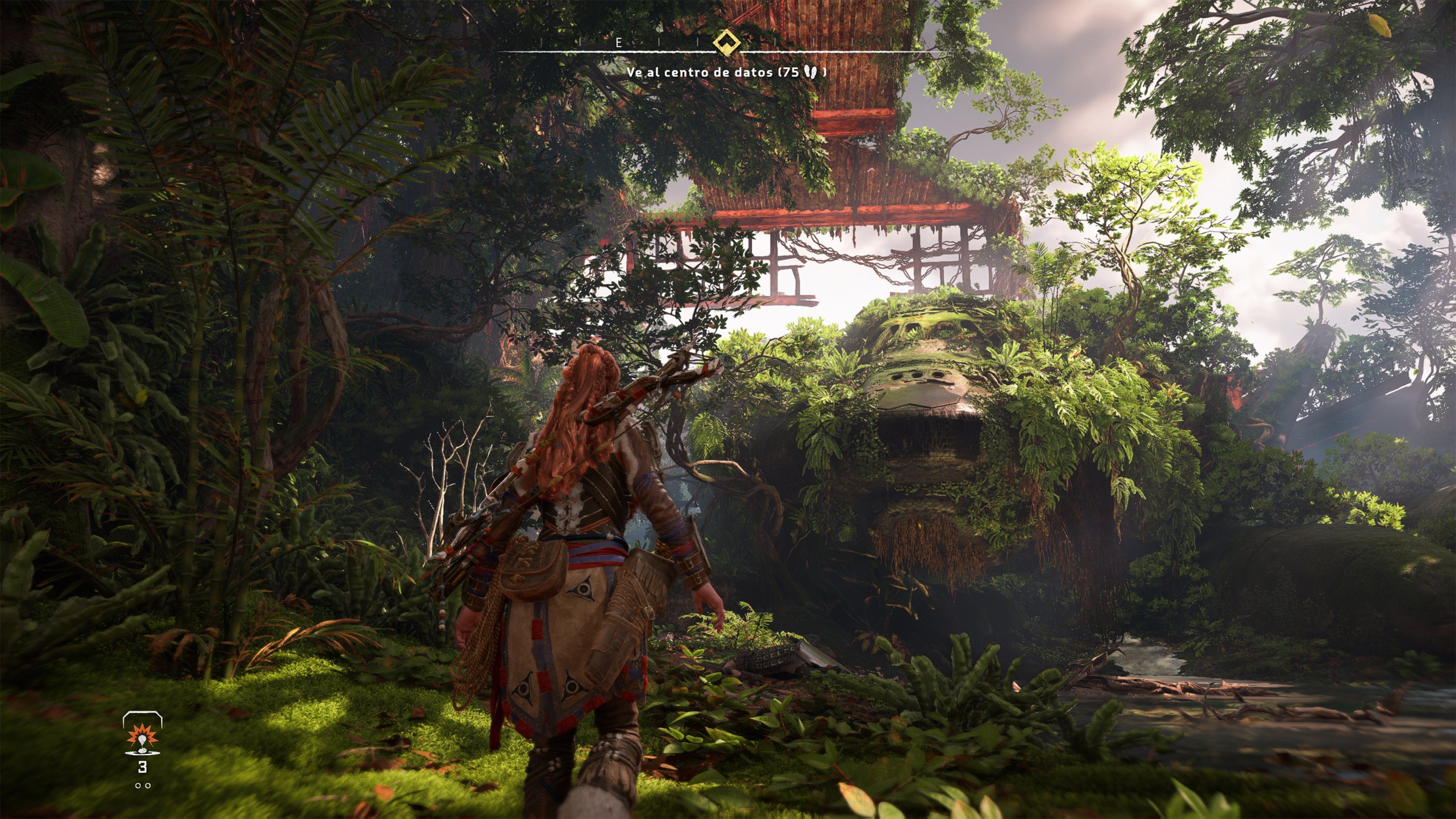Click the left ammo dot under the trap counter
Viewport: 1456px width, 819px height.
(138, 786)
